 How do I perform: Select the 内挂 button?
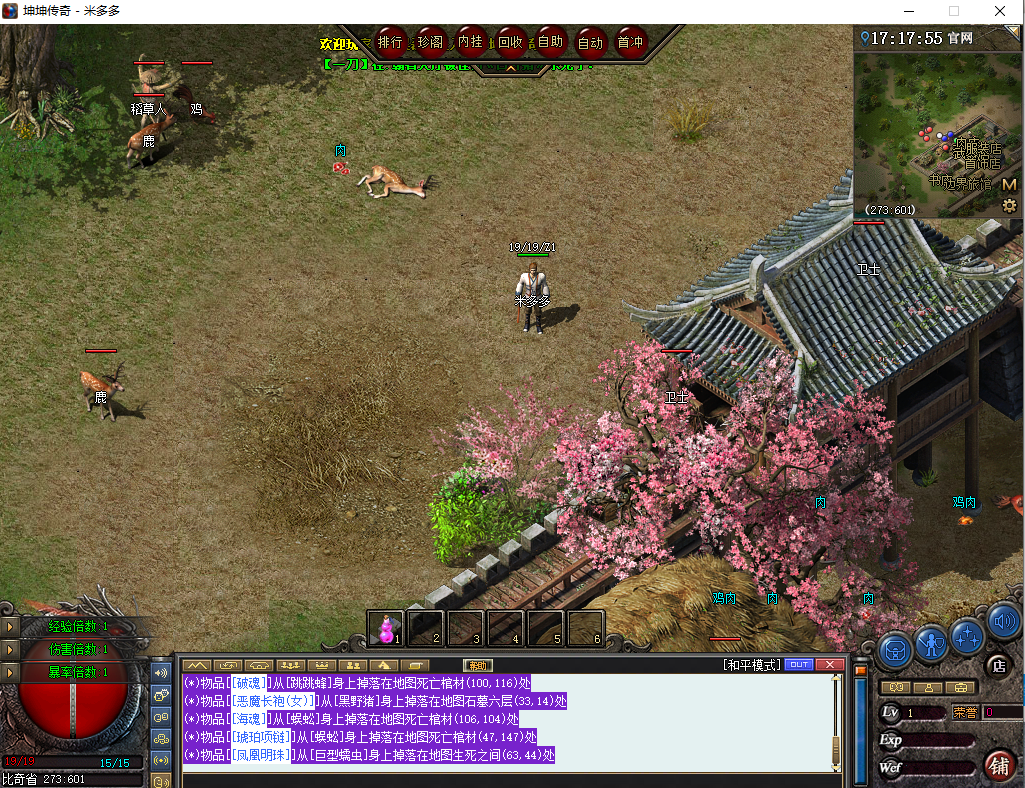pos(470,42)
